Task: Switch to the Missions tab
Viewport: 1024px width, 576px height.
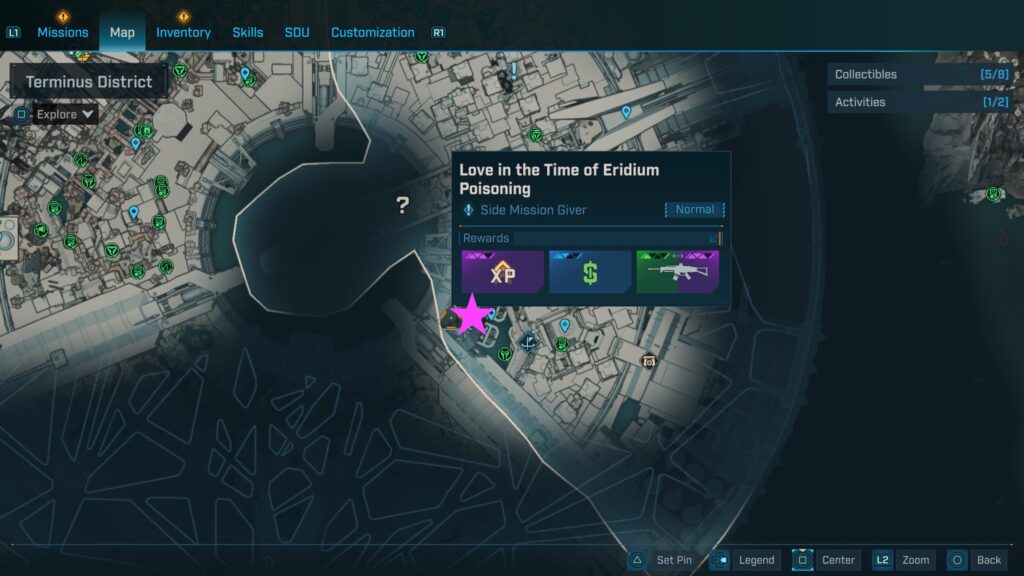Action: (63, 32)
